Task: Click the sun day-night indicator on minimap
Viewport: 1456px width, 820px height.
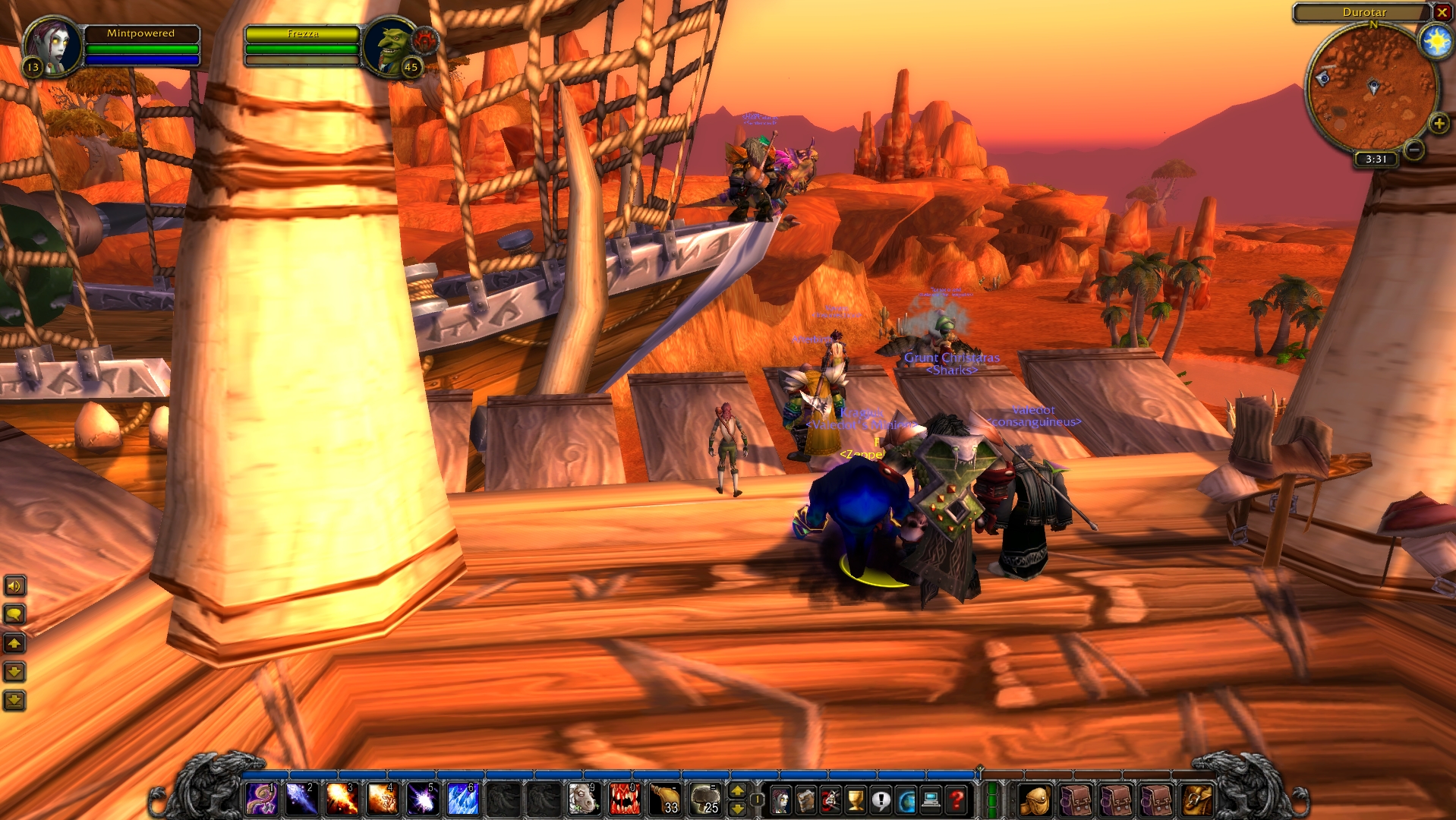Action: 1436,41
